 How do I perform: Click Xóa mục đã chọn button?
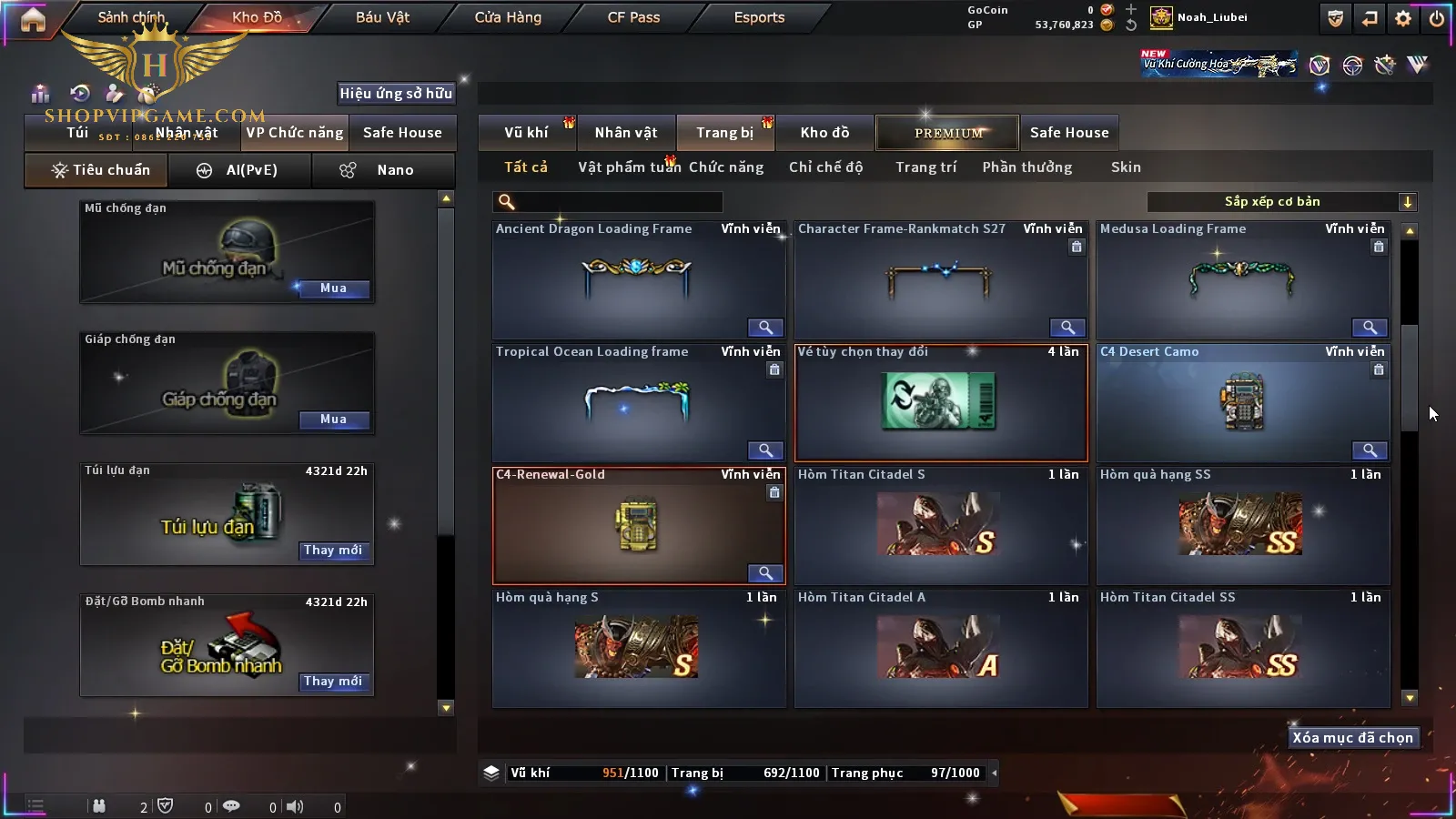click(x=1352, y=738)
